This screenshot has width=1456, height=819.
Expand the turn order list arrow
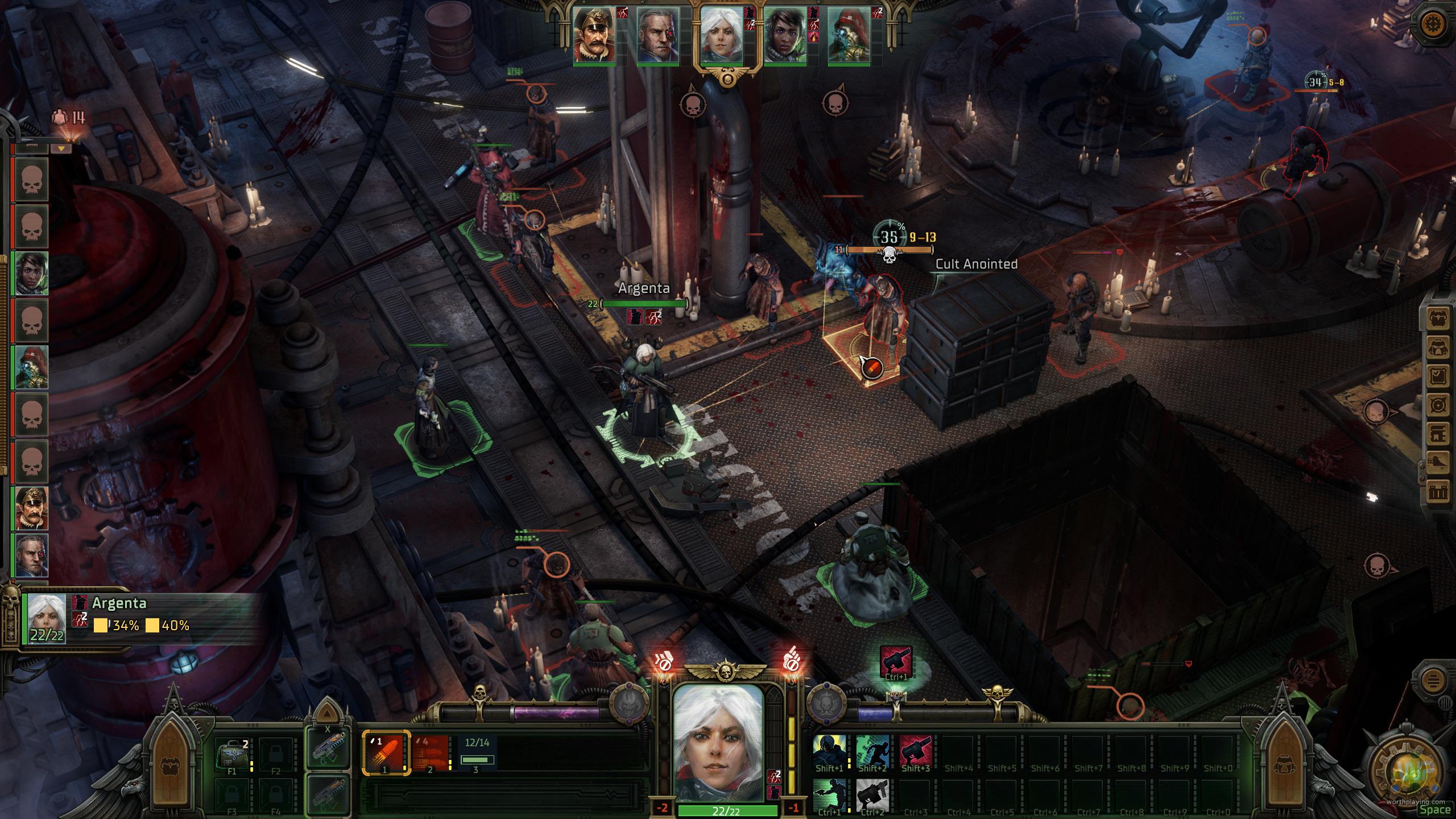click(x=61, y=149)
